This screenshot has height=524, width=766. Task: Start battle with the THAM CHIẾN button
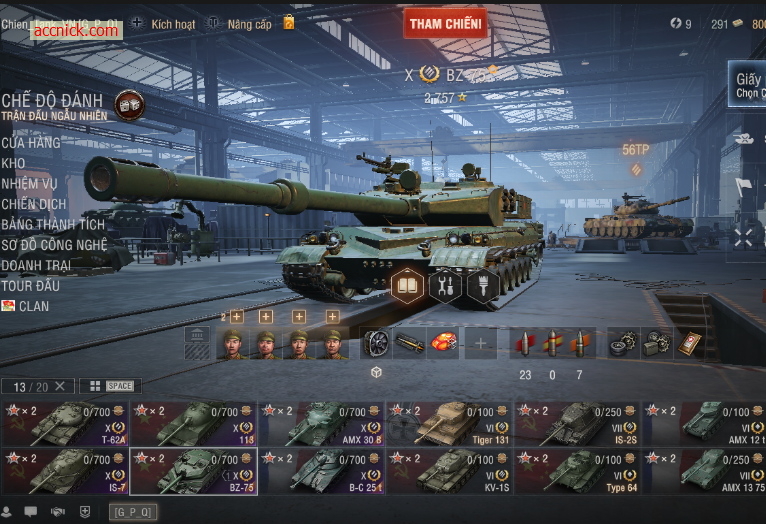point(445,23)
